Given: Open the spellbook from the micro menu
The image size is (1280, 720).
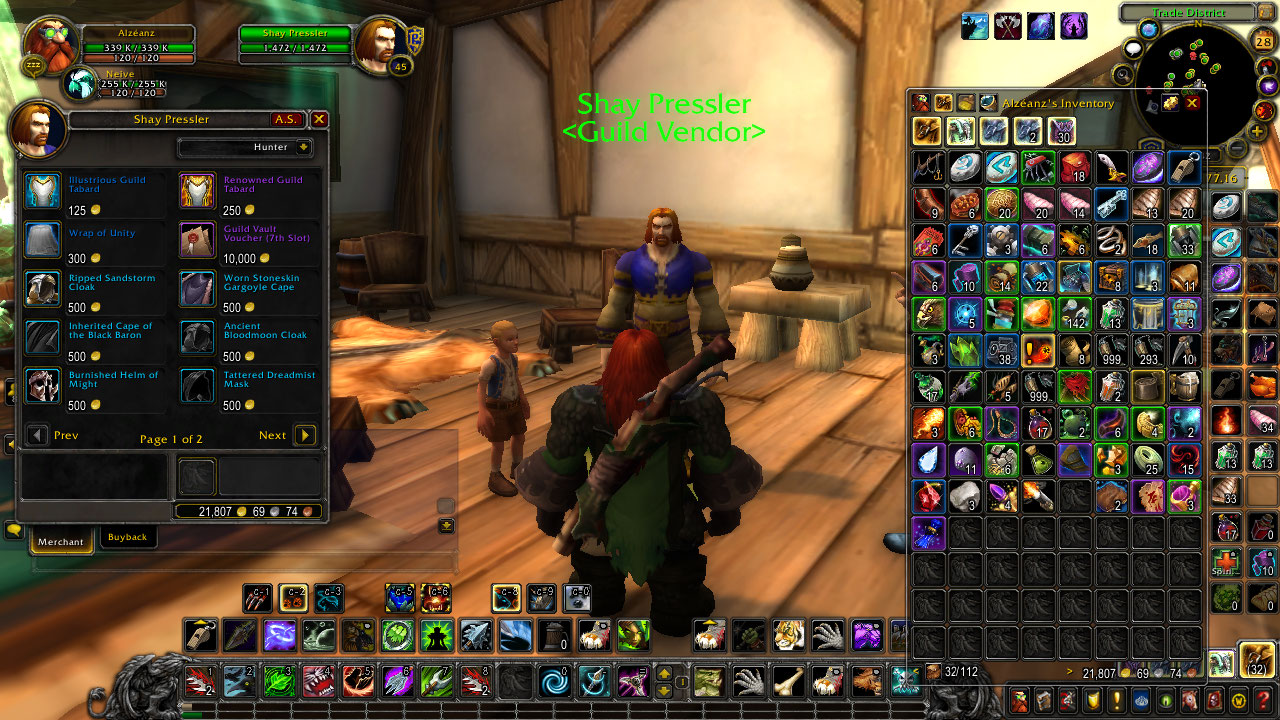Looking at the screenshot, I should tap(1044, 700).
